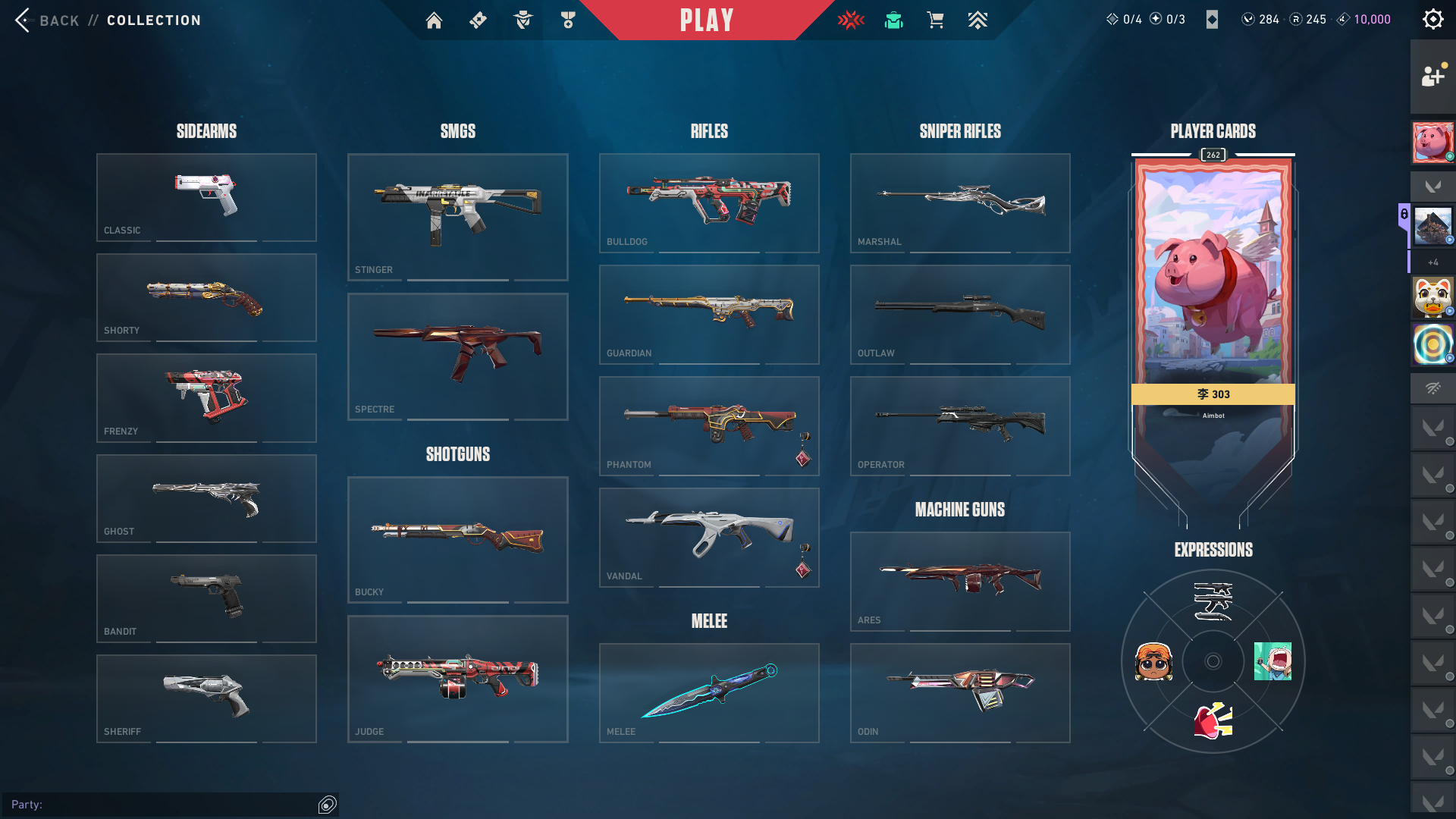The image size is (1456, 819).
Task: Choose the Vandal rifle slot
Action: click(x=709, y=537)
